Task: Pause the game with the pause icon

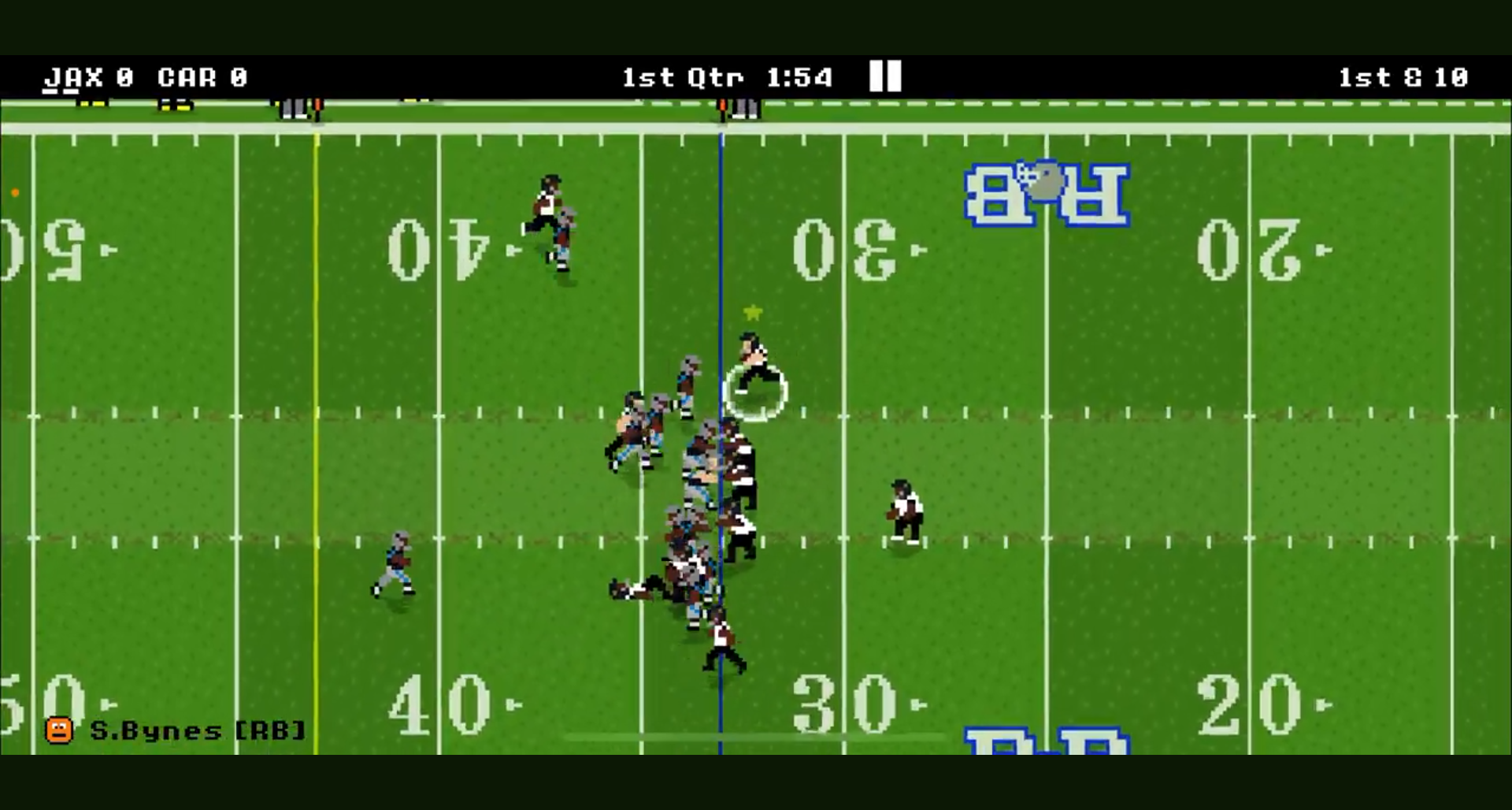Action: (x=884, y=77)
